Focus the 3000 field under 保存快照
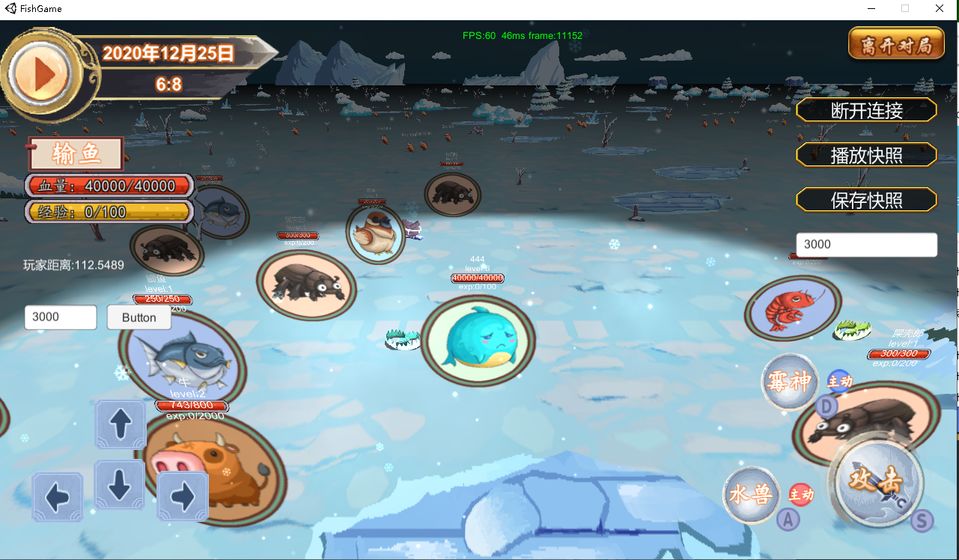The height and width of the screenshot is (560, 959). (866, 244)
